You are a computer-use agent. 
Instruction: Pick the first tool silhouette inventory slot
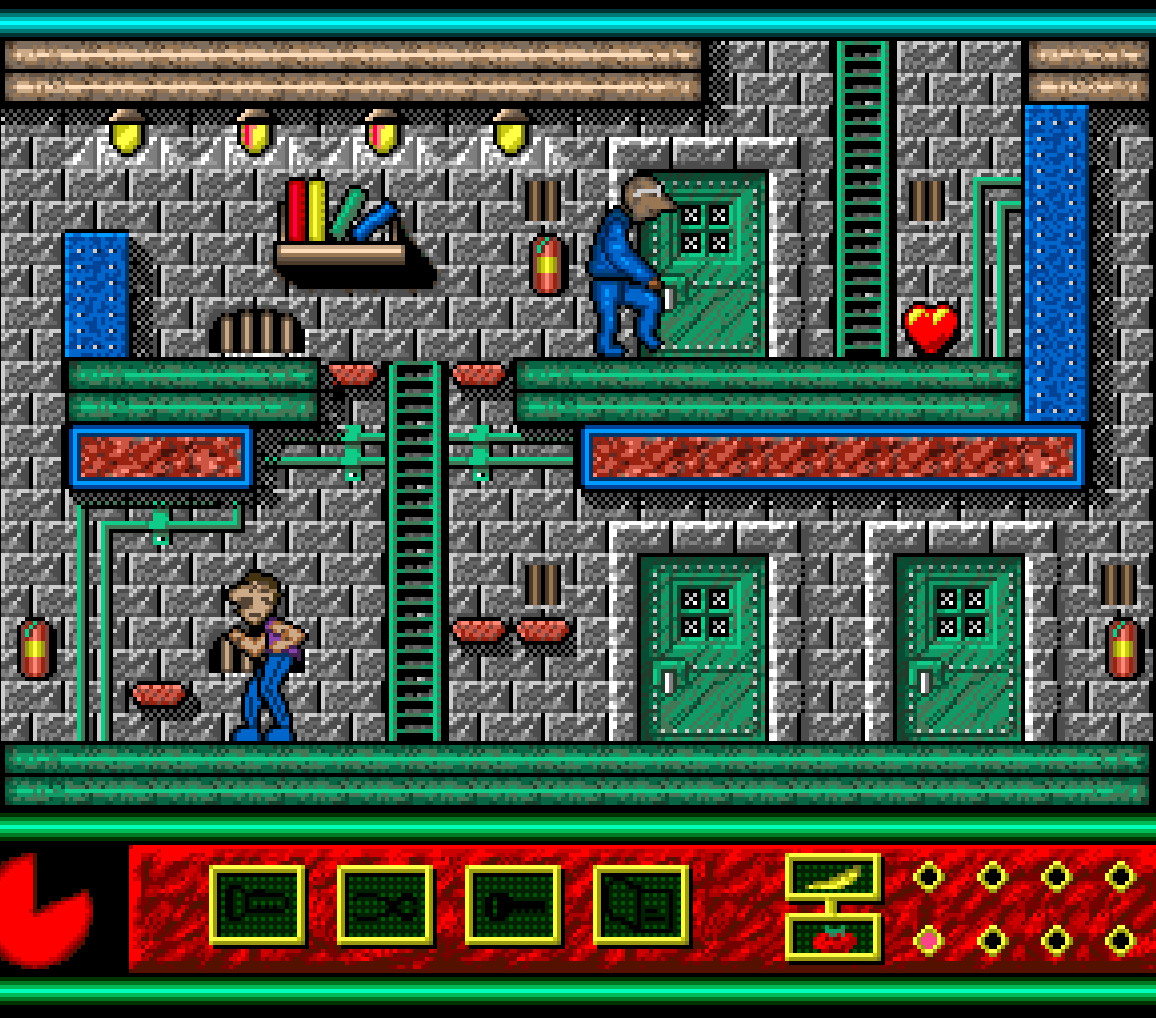pos(257,905)
